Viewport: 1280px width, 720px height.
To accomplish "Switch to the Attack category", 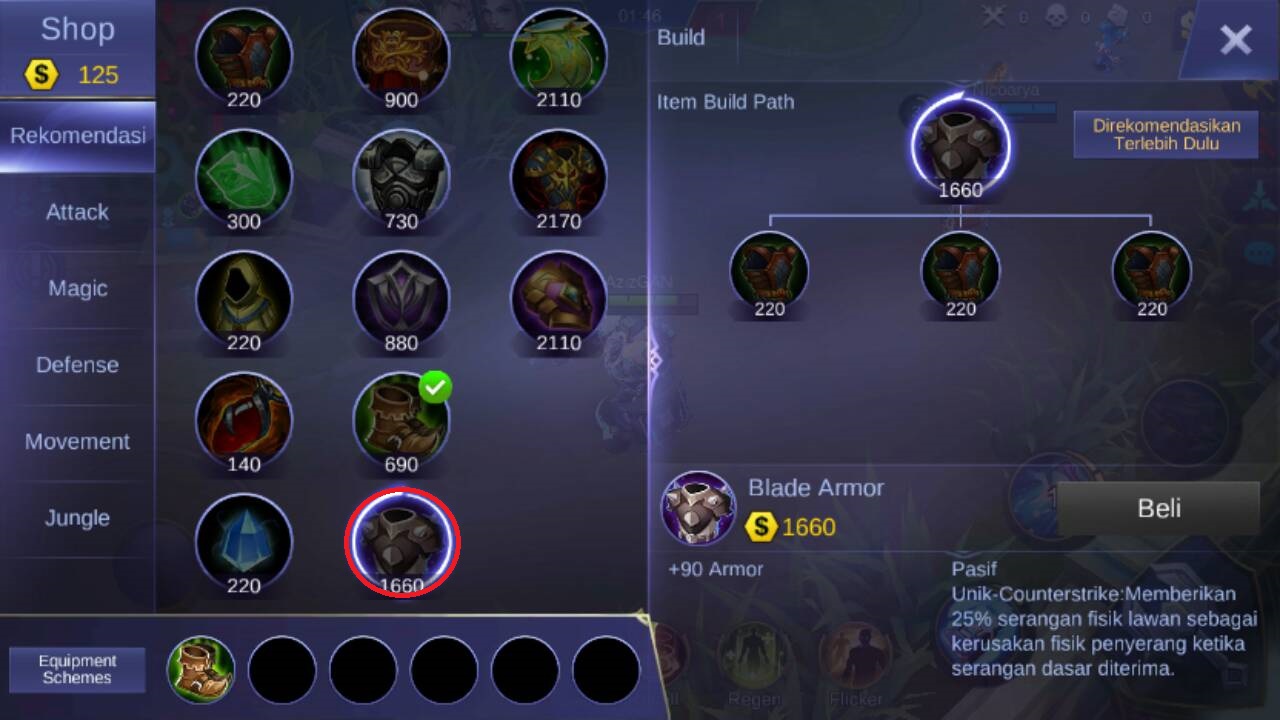I will 77,212.
